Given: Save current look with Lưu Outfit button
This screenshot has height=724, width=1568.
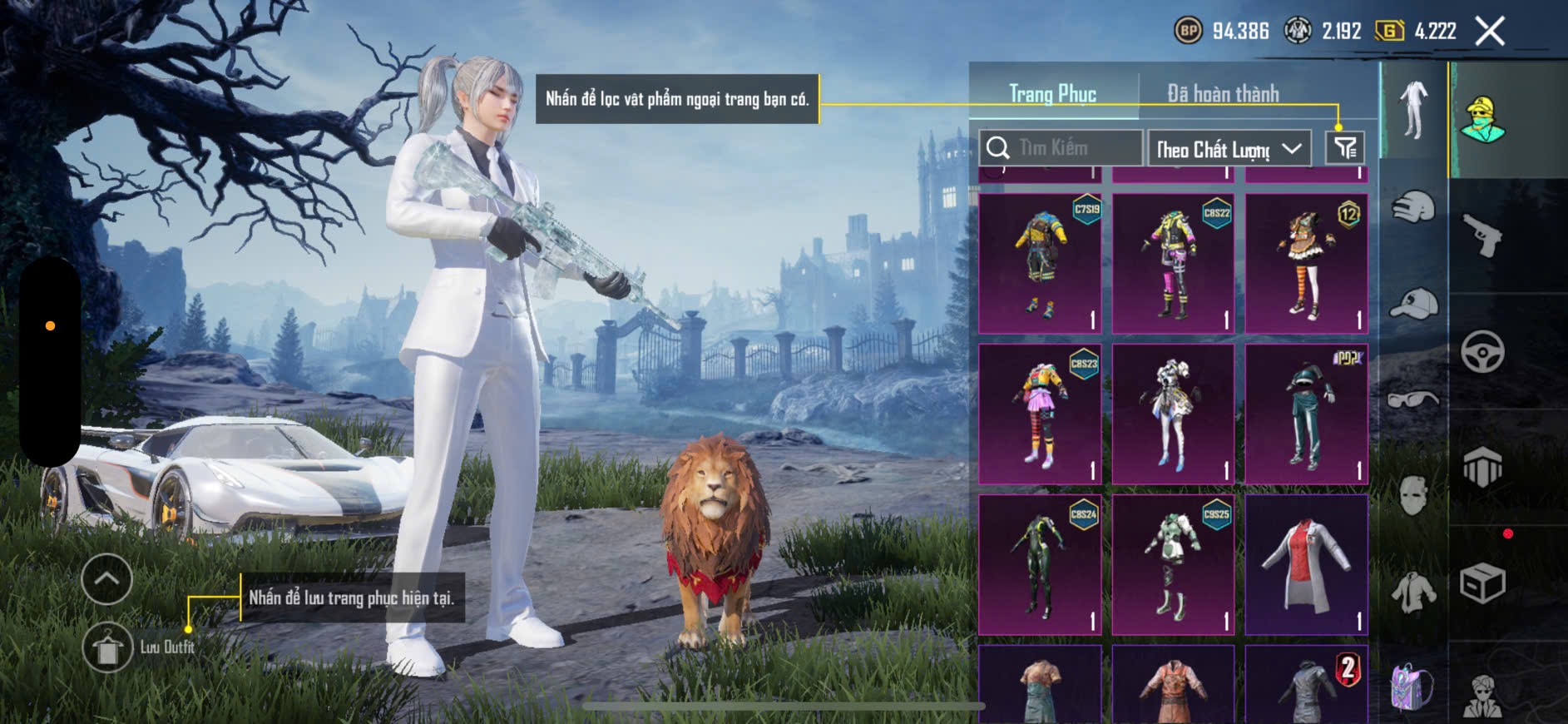Looking at the screenshot, I should click(x=107, y=647).
